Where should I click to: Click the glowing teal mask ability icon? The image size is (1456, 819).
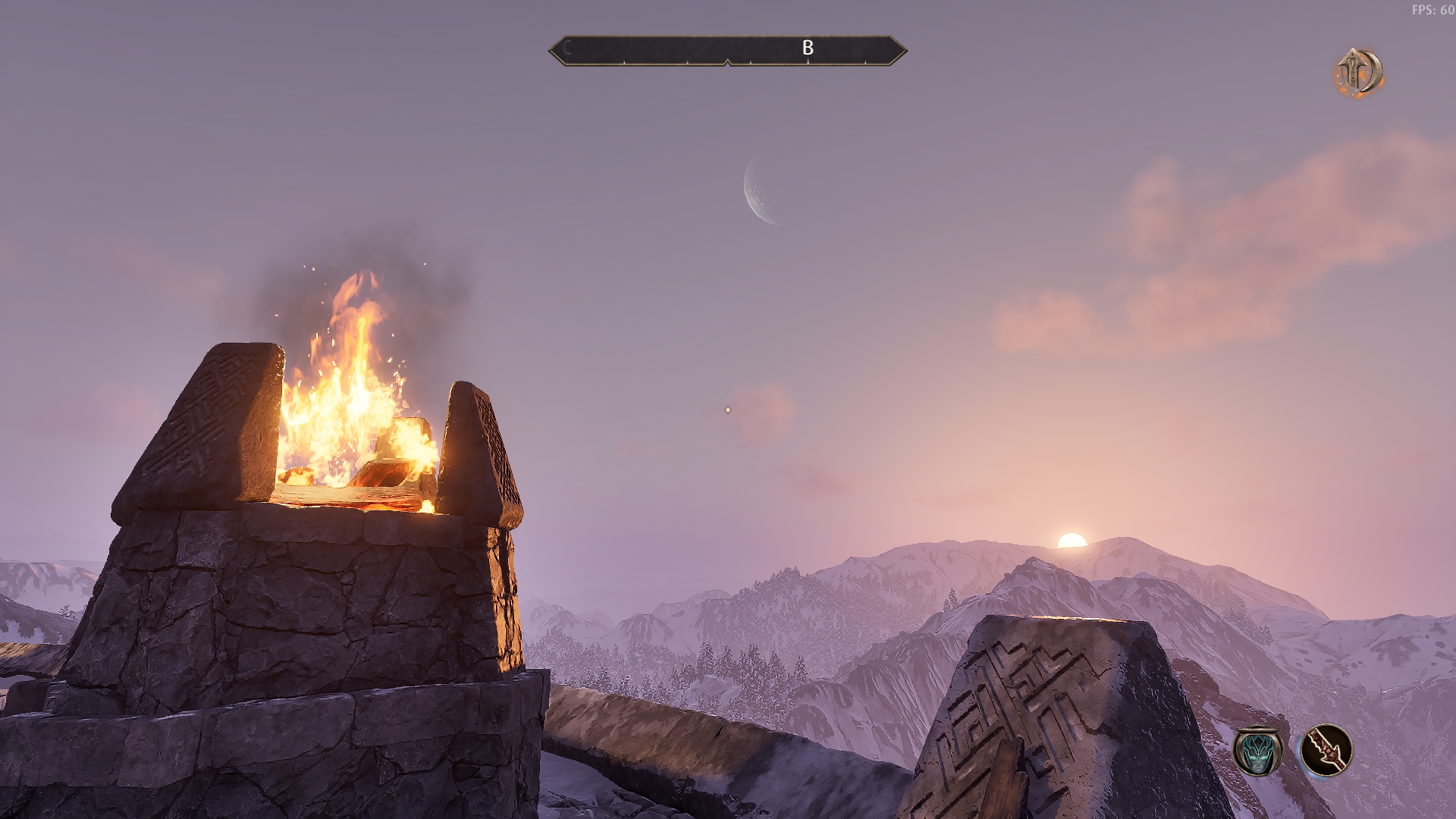[x=1258, y=751]
